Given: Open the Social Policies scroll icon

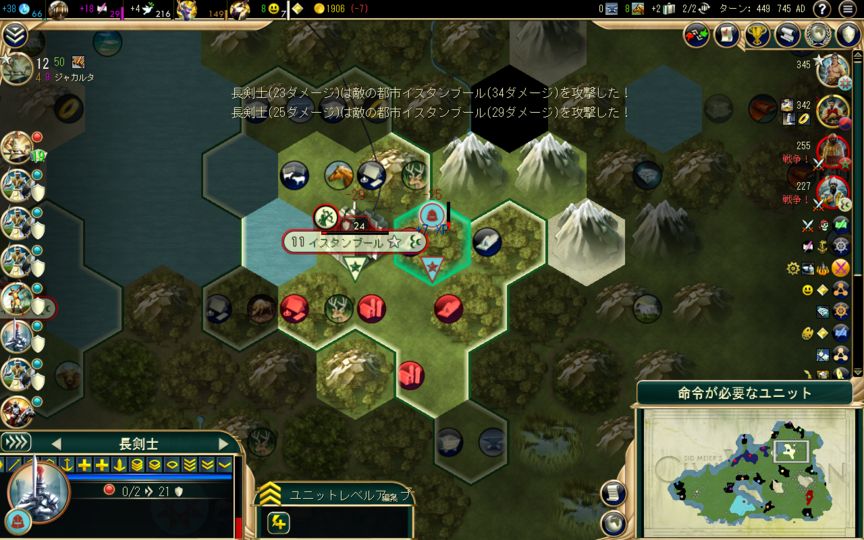Looking at the screenshot, I should pyautogui.click(x=727, y=35).
